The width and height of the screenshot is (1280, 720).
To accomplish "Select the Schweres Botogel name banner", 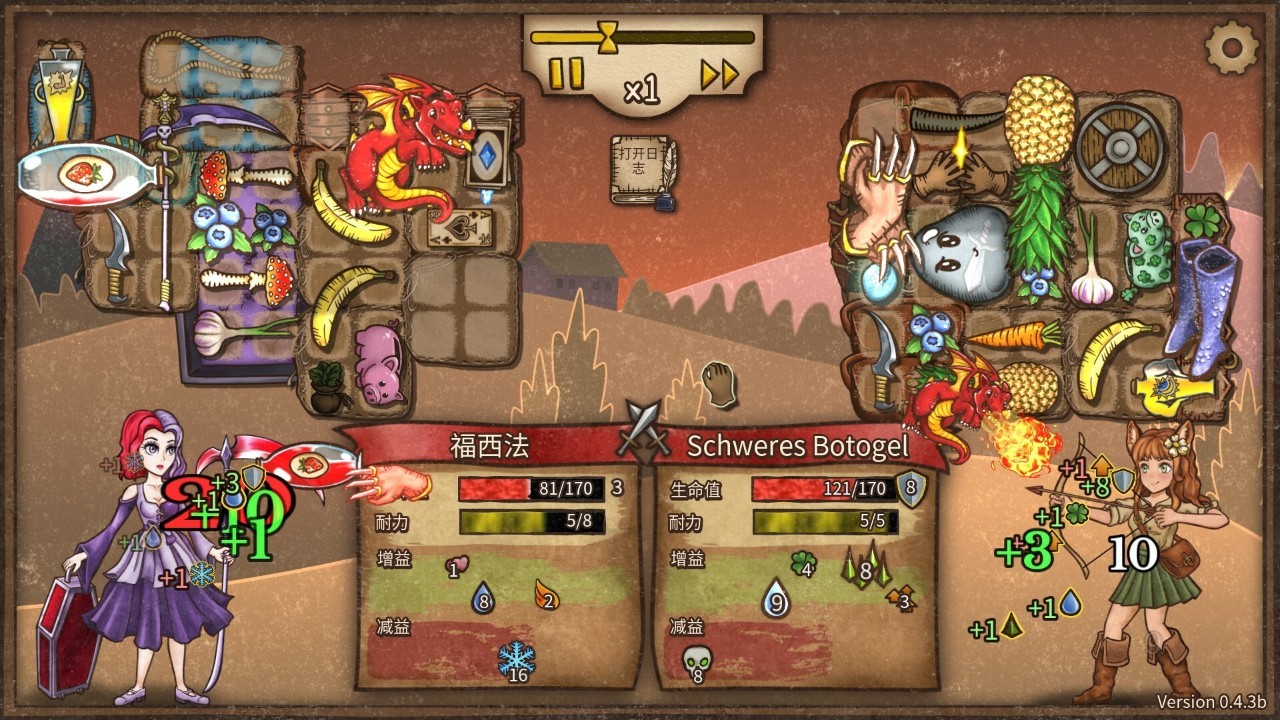I will coord(797,446).
